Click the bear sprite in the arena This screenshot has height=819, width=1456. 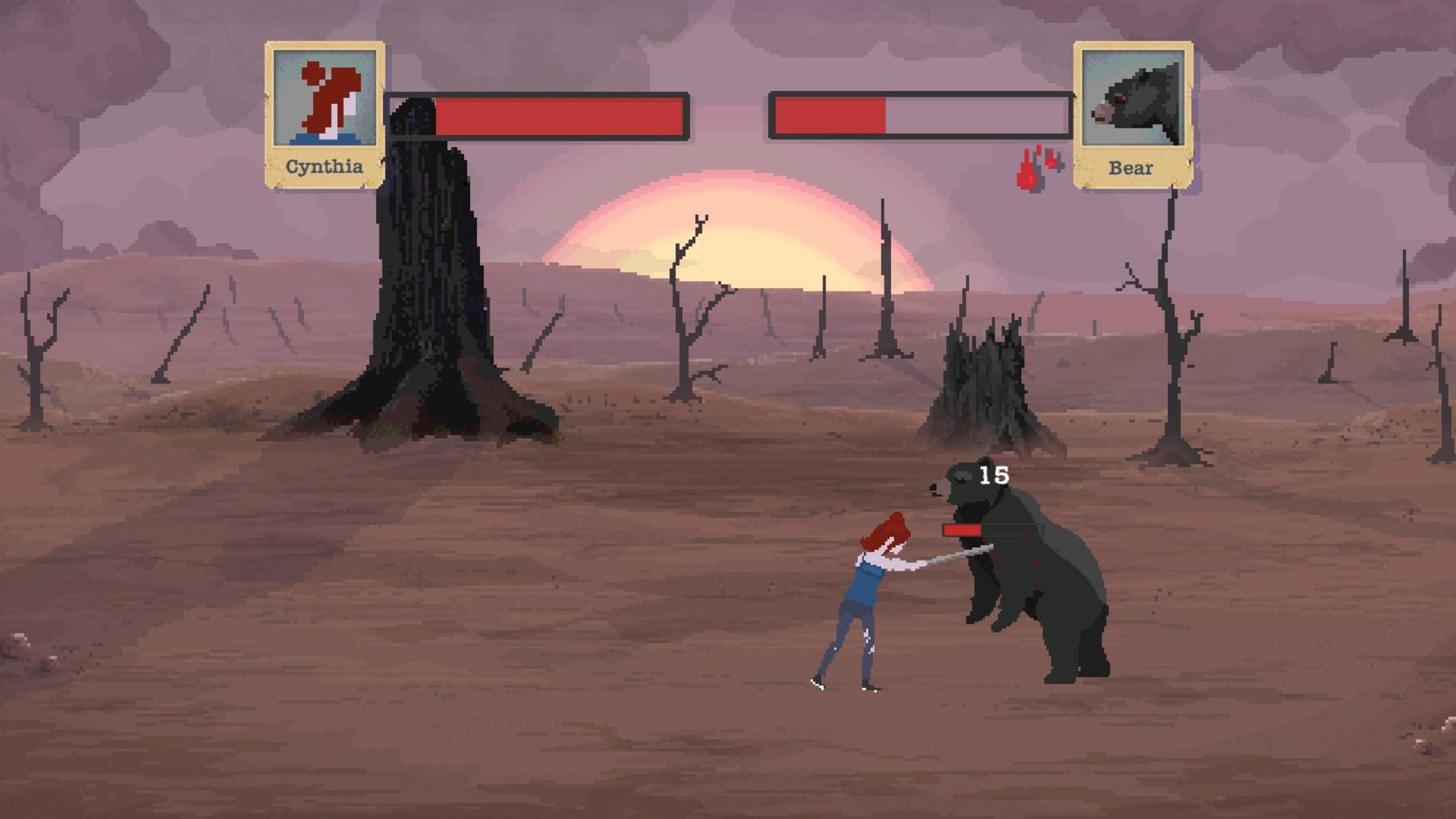(x=1046, y=599)
